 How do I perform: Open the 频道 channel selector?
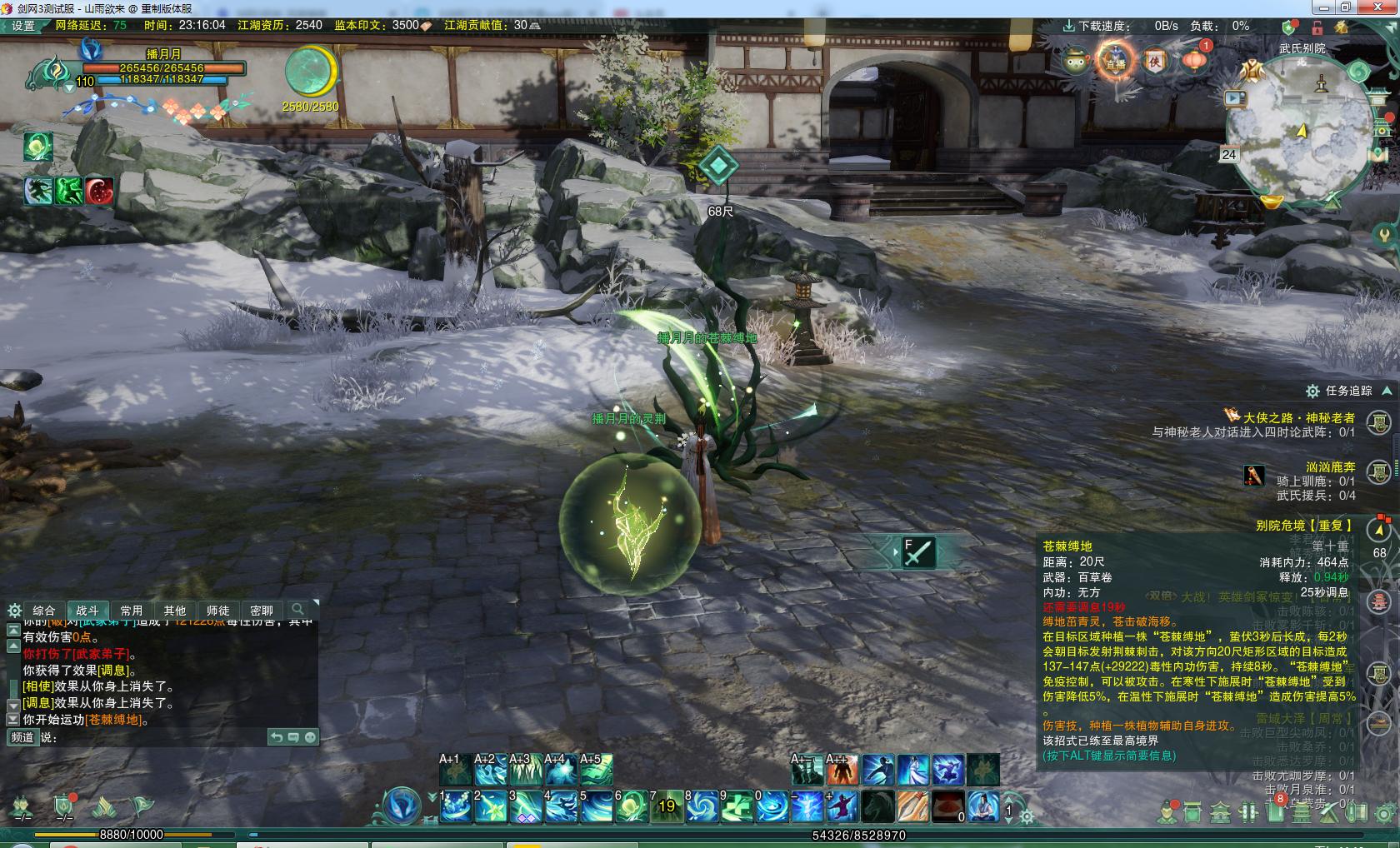coord(22,737)
